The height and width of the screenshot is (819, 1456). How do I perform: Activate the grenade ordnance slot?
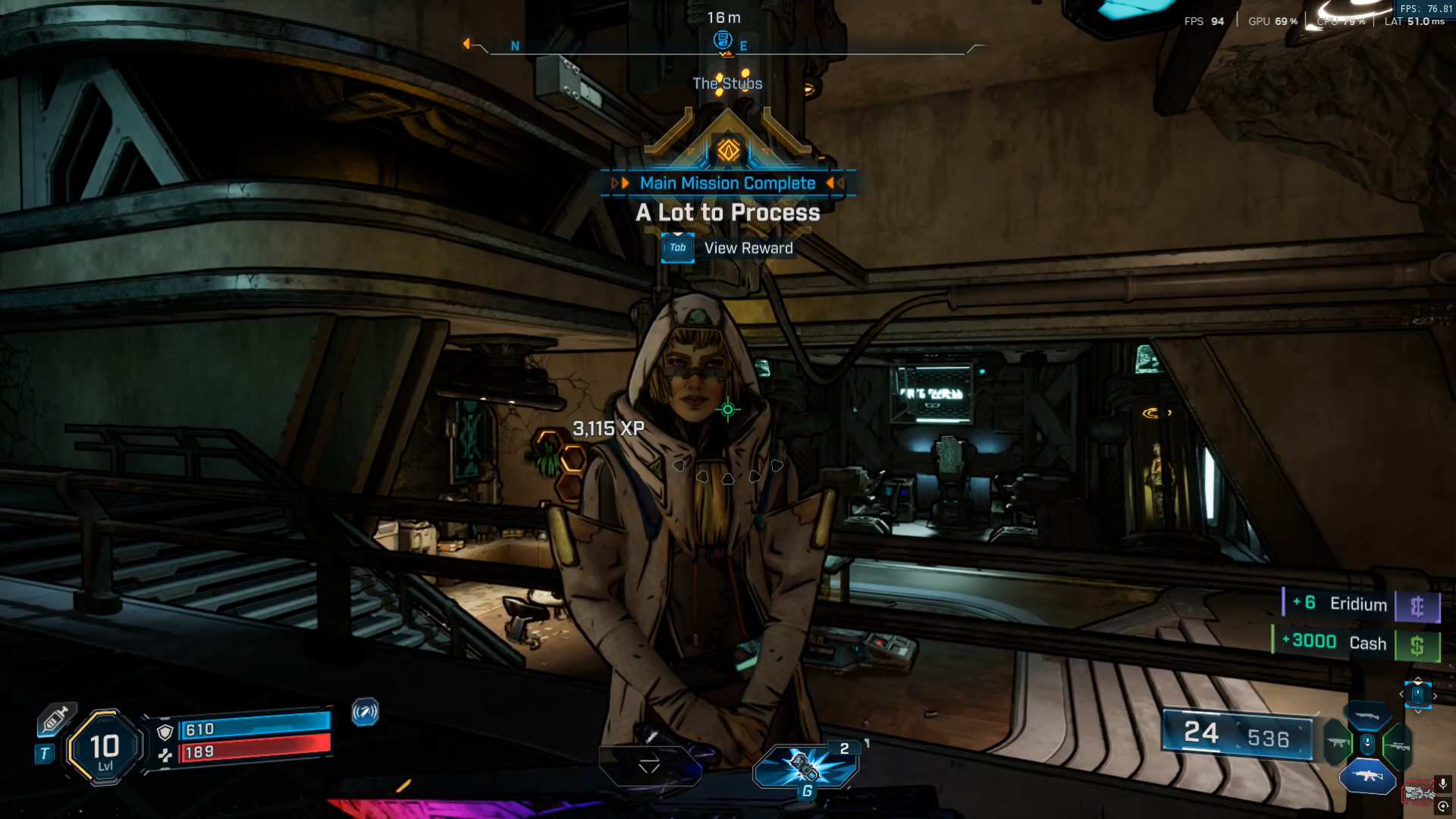click(x=805, y=766)
